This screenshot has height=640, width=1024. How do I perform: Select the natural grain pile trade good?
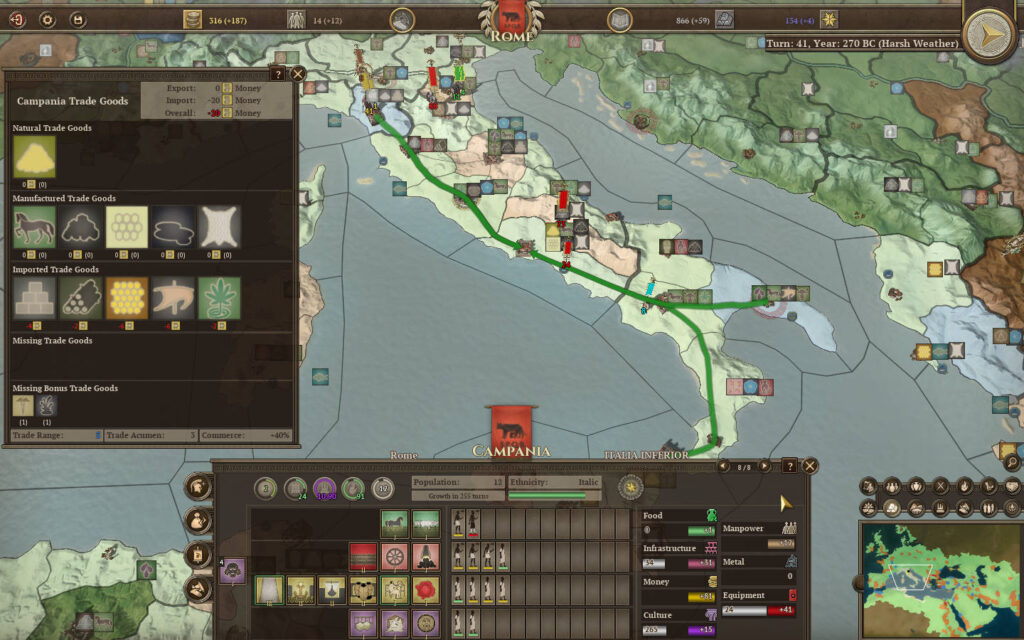click(x=34, y=156)
